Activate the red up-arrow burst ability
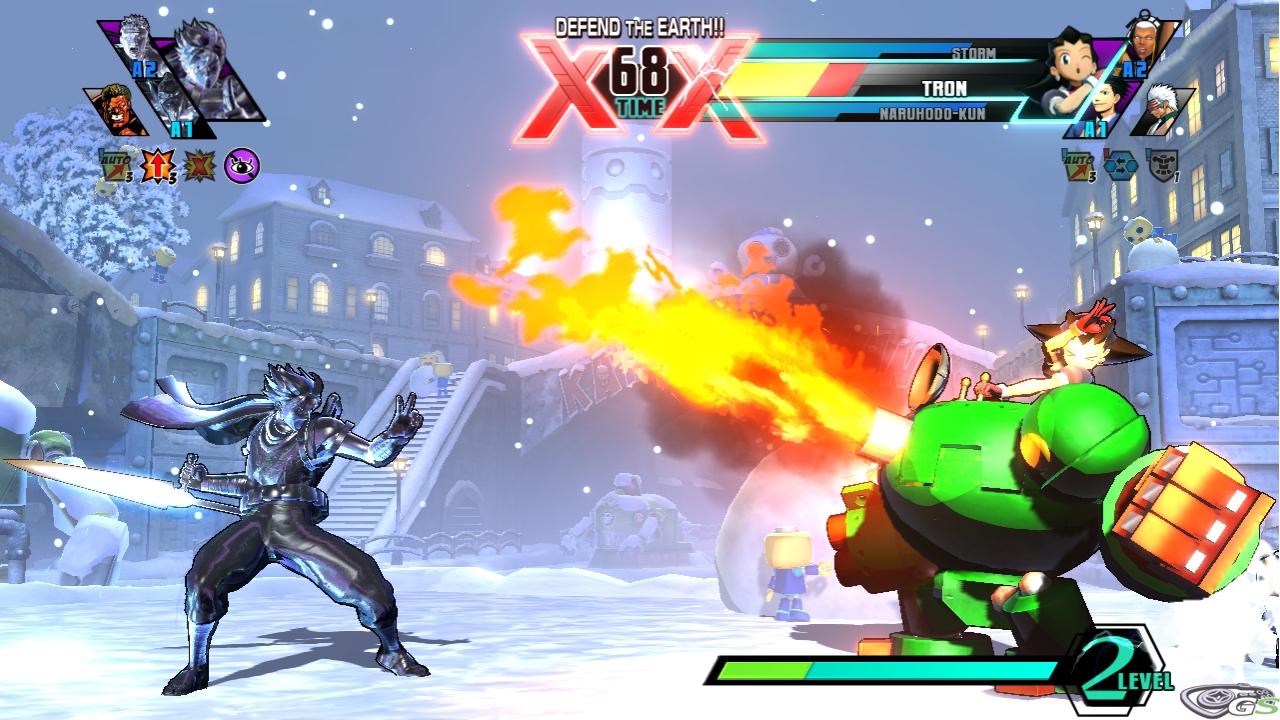Screen dimensions: 1280x720 pyautogui.click(x=158, y=165)
